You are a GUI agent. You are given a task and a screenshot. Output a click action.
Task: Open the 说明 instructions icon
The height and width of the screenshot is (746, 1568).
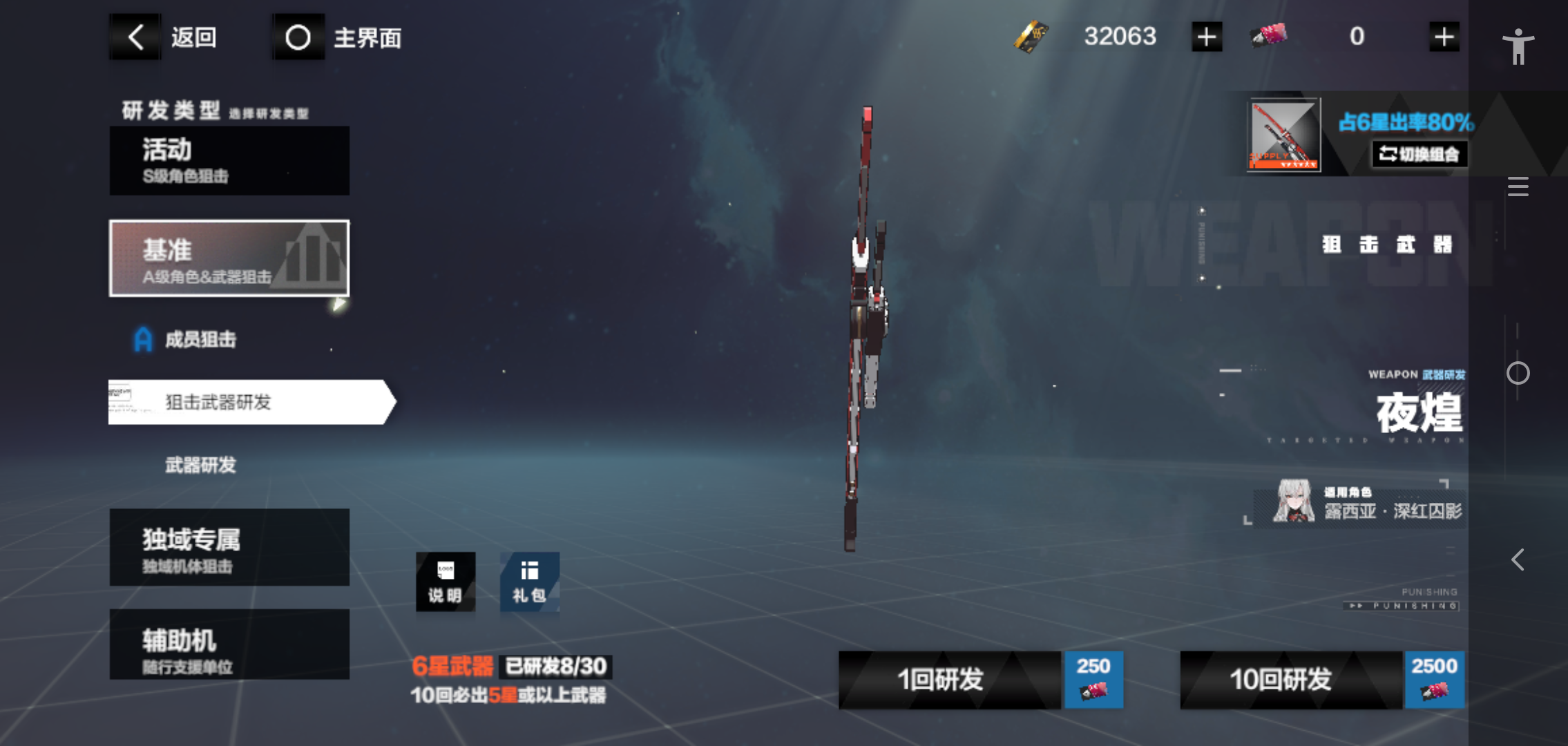446,582
